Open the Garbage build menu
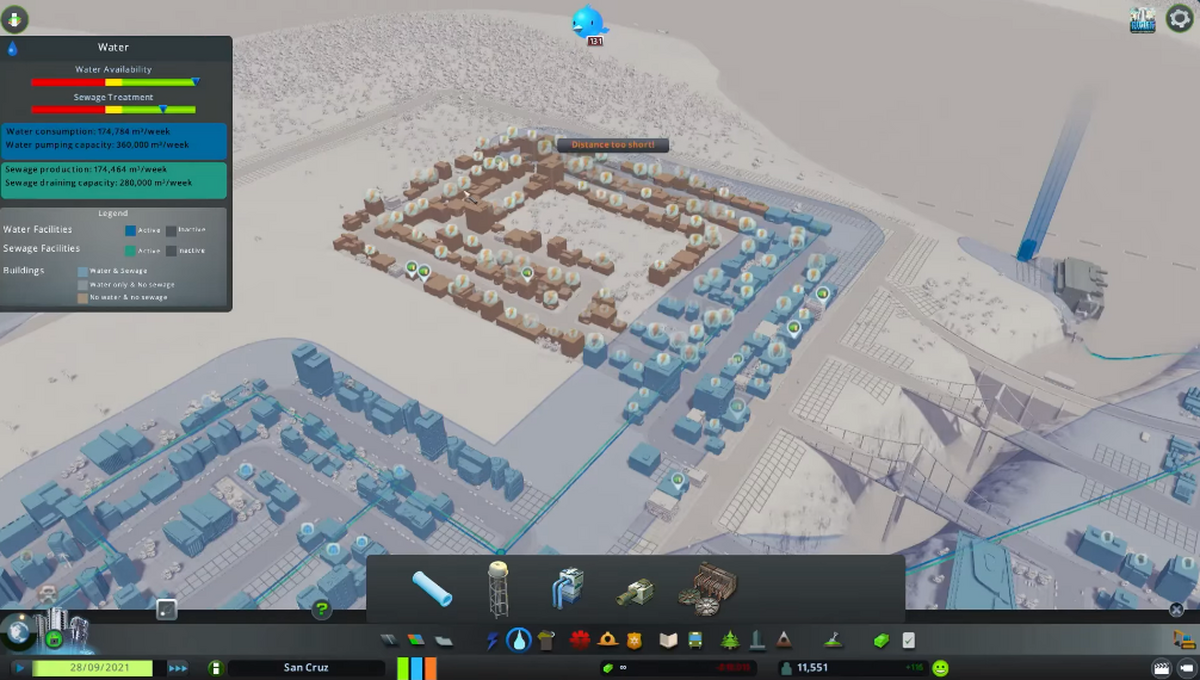1200x680 pixels. [545, 641]
